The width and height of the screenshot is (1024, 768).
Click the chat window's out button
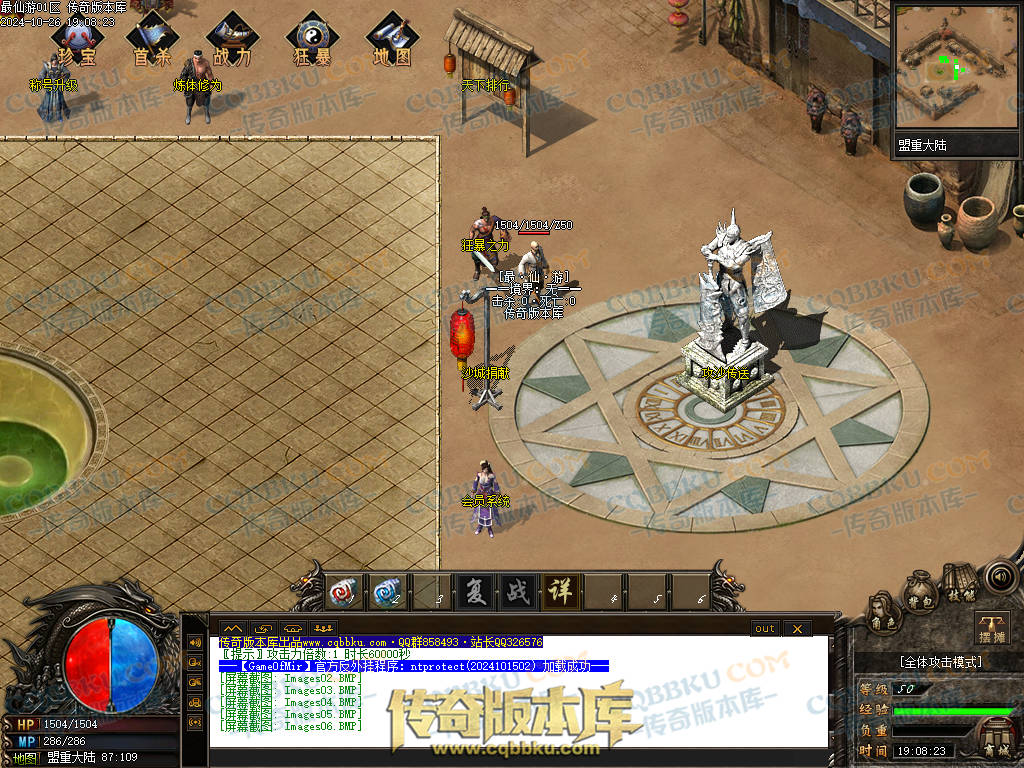(765, 628)
